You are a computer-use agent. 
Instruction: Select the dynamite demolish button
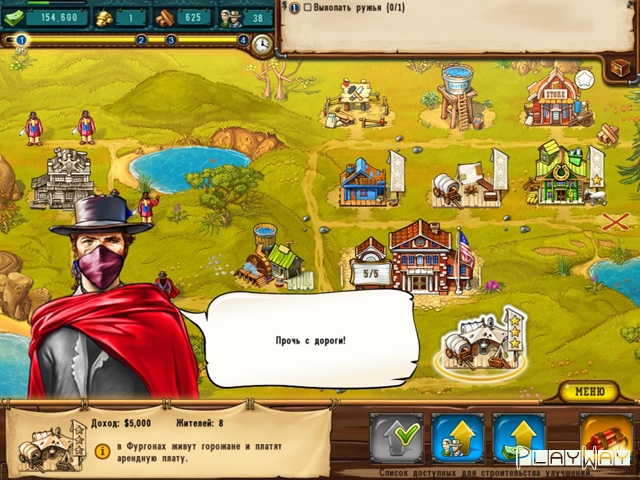[604, 438]
